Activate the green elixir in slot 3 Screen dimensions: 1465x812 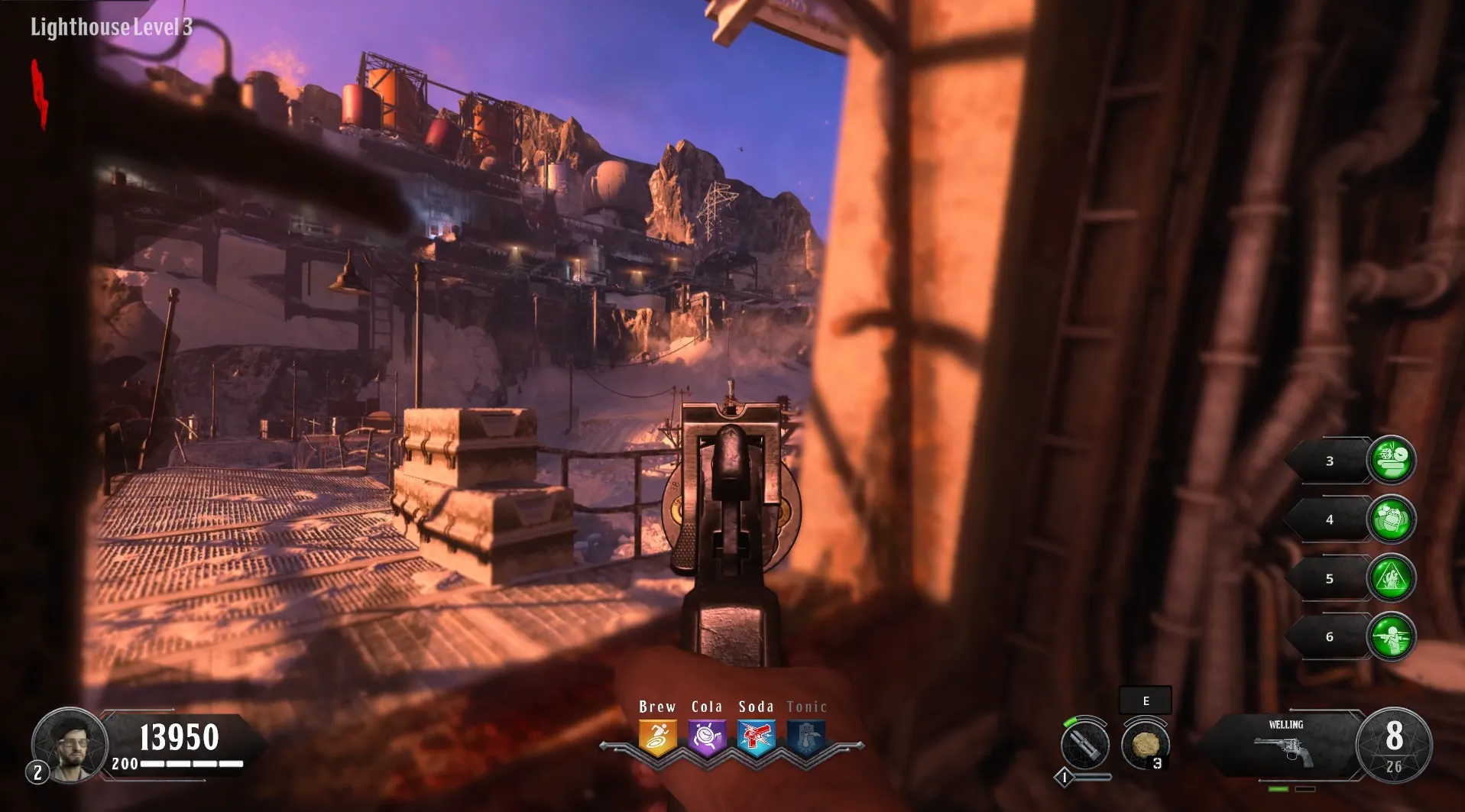[x=1391, y=461]
